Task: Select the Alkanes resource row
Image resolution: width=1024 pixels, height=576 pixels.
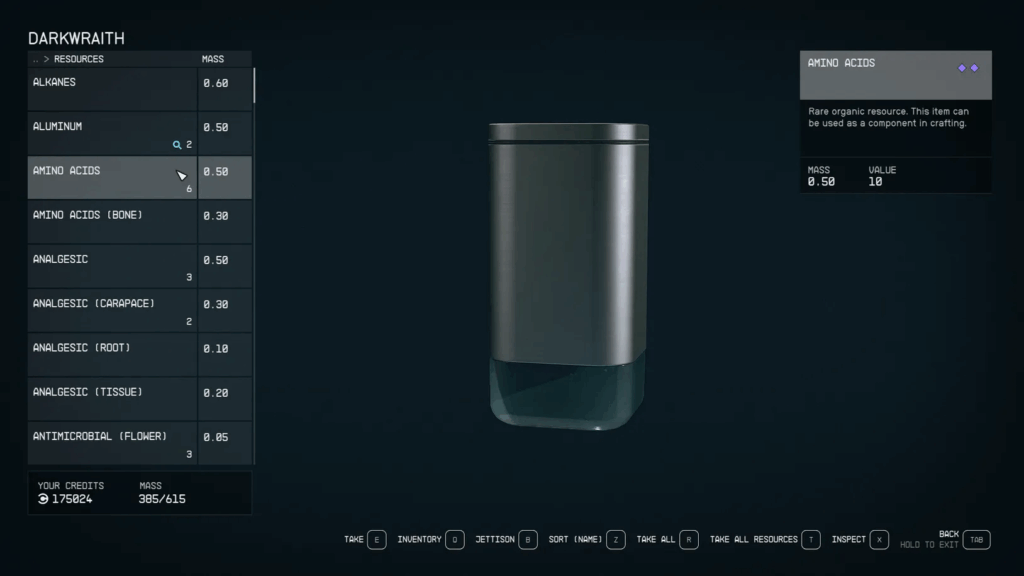Action: (x=112, y=88)
